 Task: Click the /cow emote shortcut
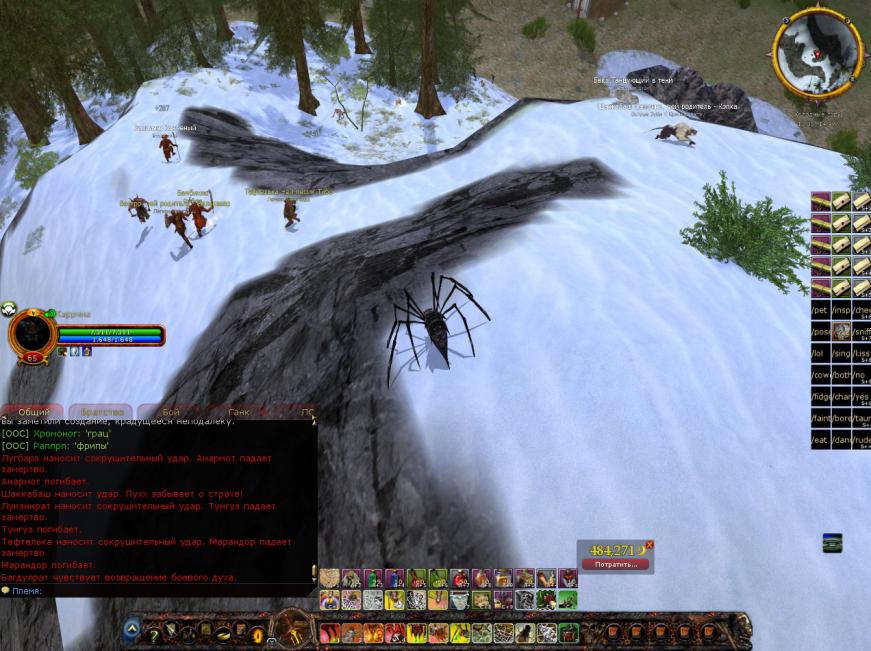[820, 374]
